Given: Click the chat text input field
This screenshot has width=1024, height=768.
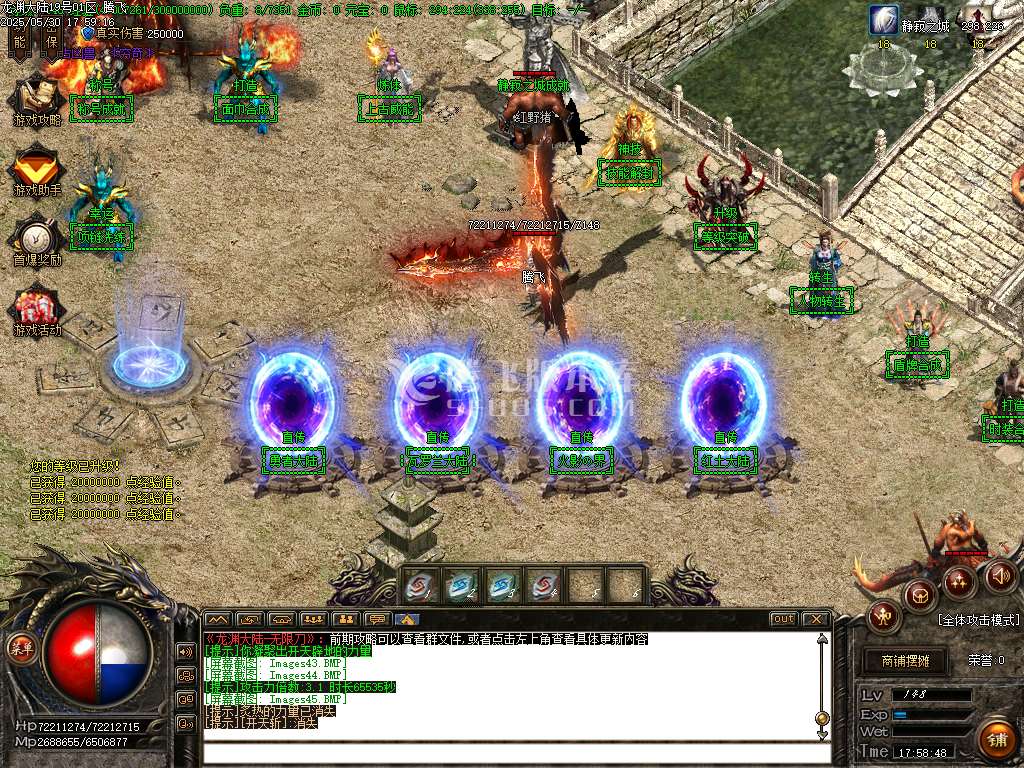Looking at the screenshot, I should point(510,753).
